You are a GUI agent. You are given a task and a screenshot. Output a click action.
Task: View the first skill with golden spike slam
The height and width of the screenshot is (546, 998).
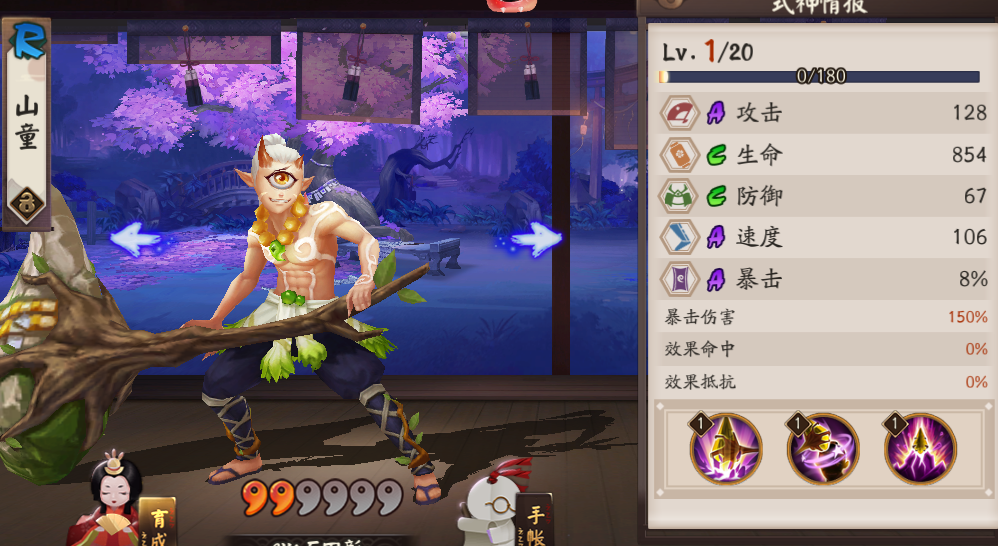tap(726, 449)
